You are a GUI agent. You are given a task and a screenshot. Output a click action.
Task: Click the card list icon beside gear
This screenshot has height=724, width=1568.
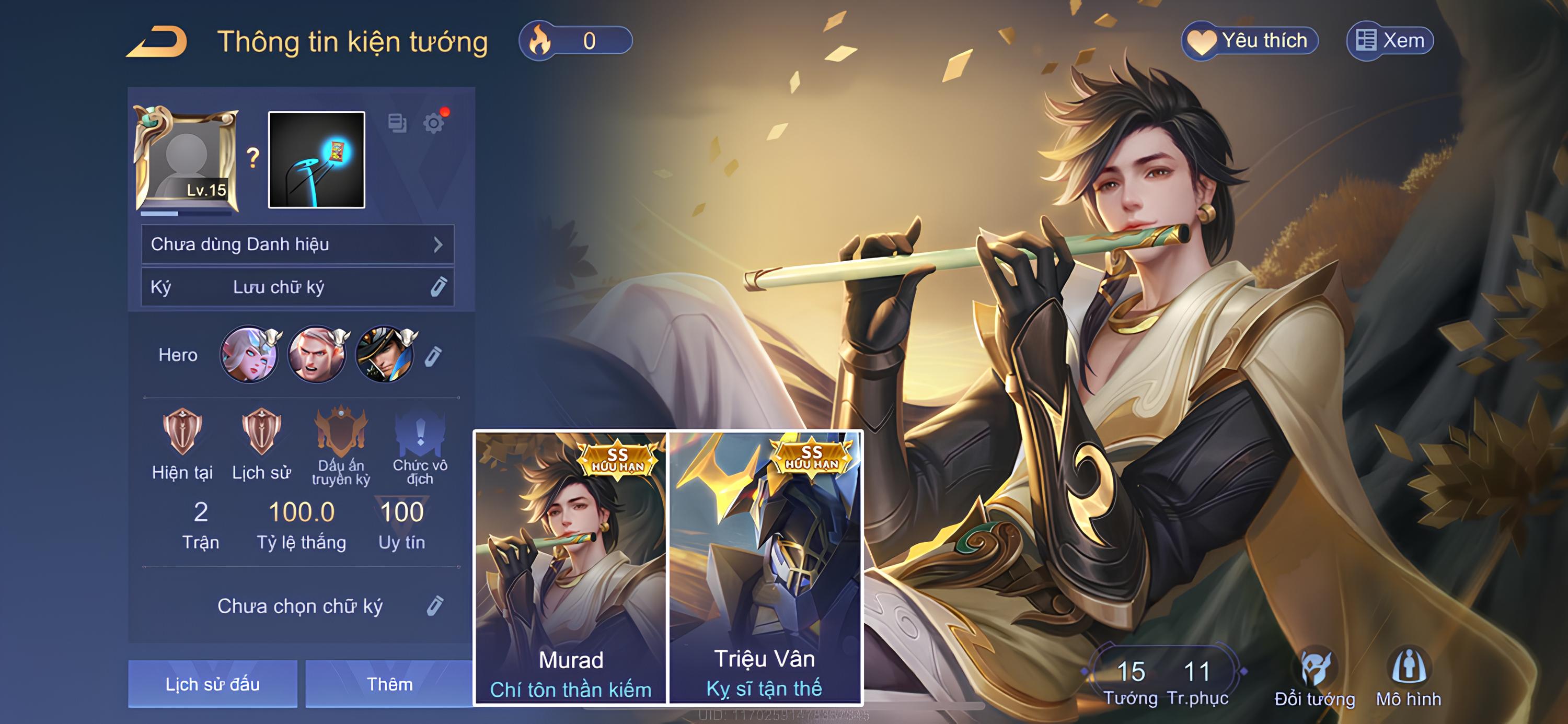(x=397, y=123)
